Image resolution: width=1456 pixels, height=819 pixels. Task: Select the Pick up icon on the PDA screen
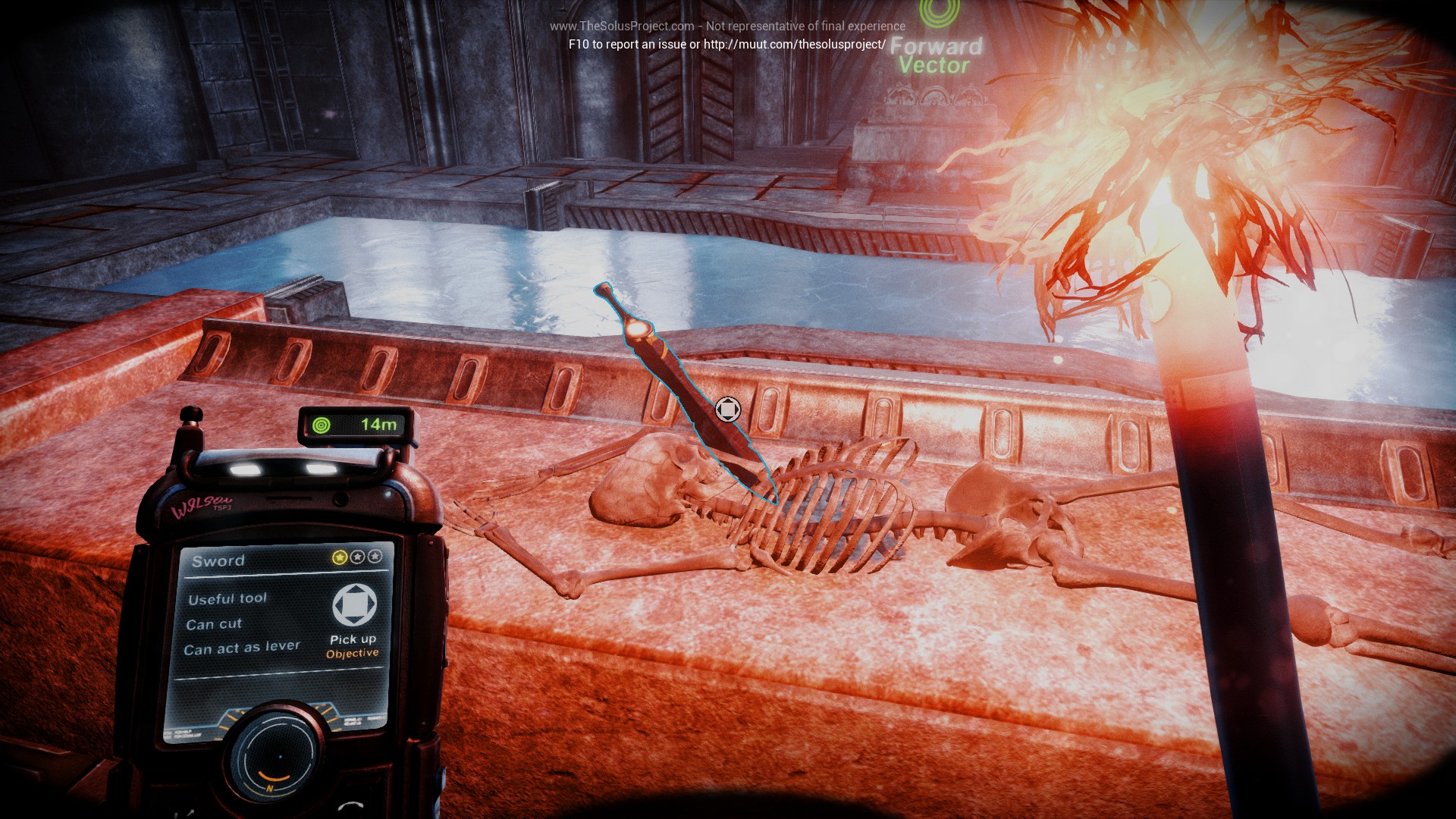click(354, 605)
